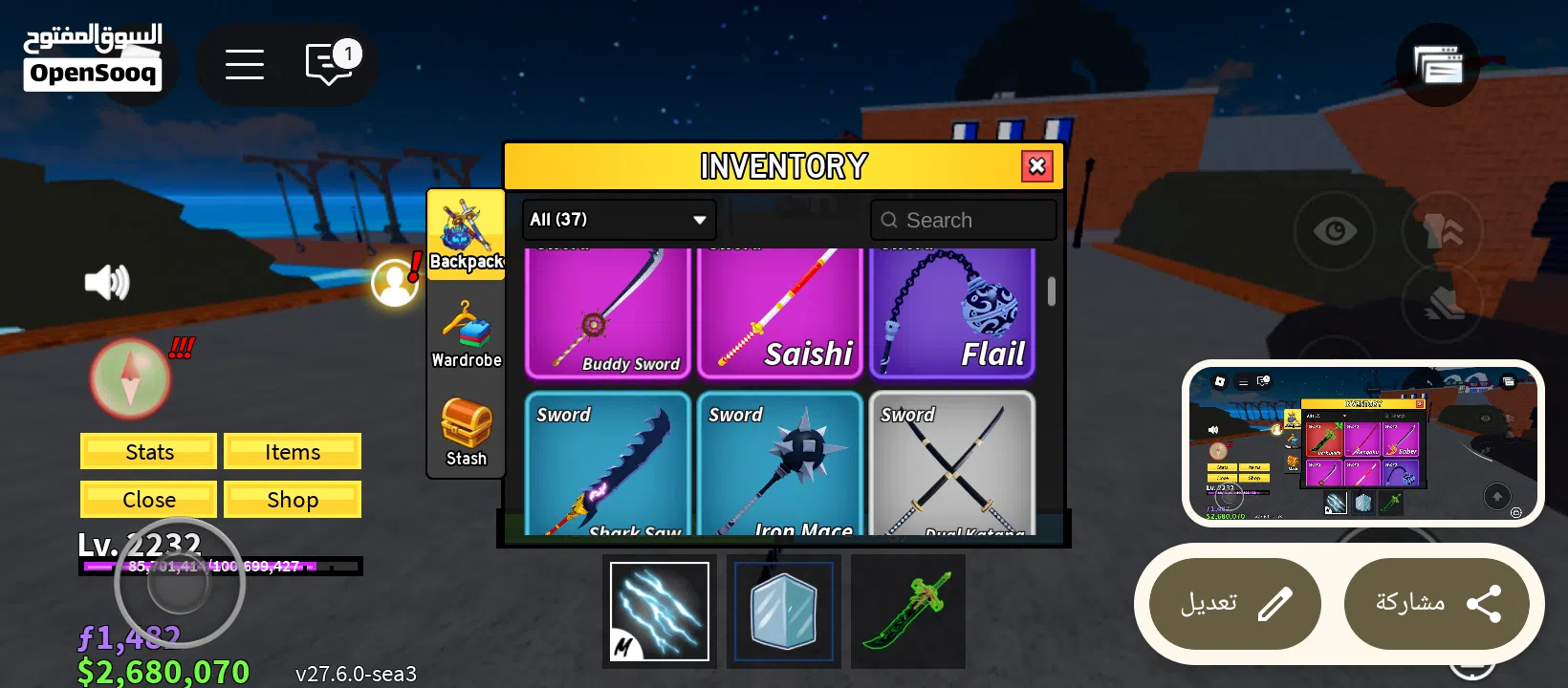Open the screenshot thumbnail preview
Screen dimensions: 1568x688
(x=1362, y=443)
